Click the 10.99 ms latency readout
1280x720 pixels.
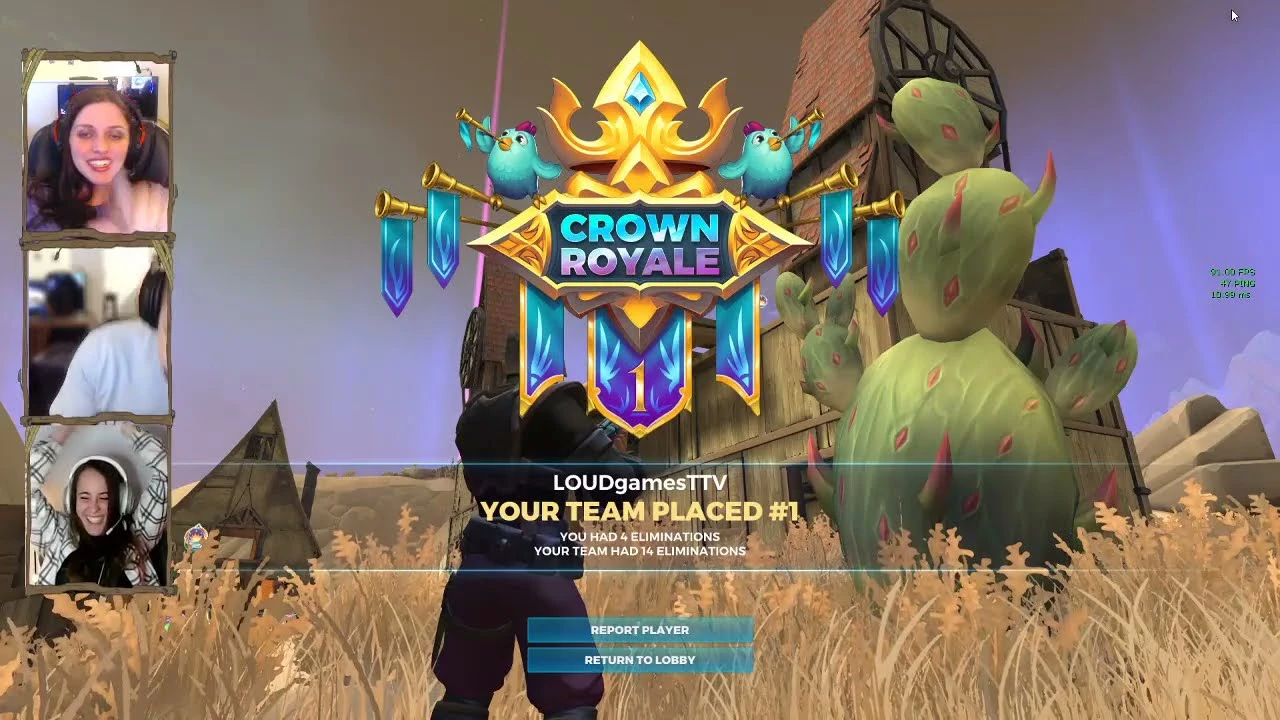point(1231,295)
